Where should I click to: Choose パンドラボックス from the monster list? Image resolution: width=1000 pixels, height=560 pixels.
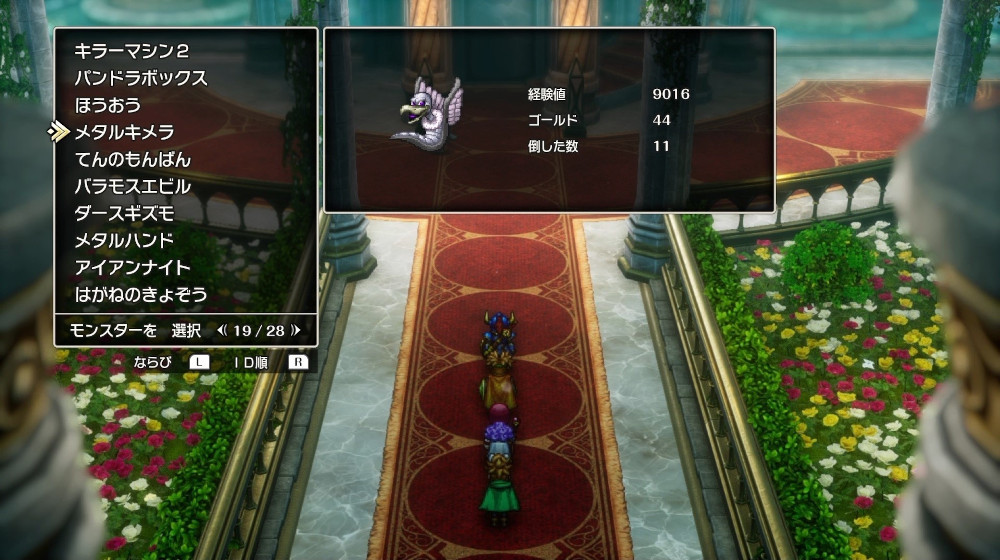(x=141, y=78)
